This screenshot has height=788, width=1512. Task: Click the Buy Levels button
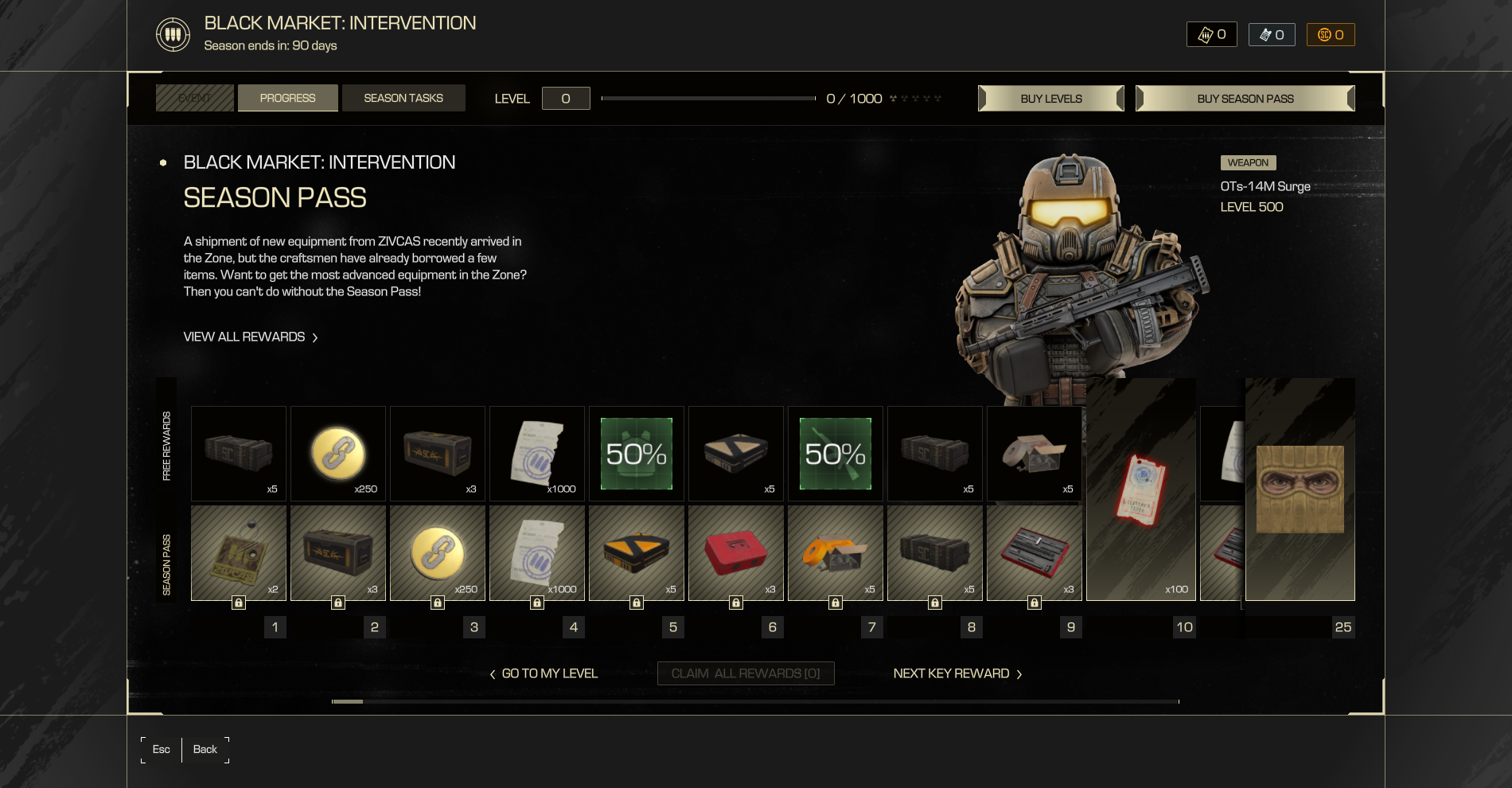[1050, 99]
